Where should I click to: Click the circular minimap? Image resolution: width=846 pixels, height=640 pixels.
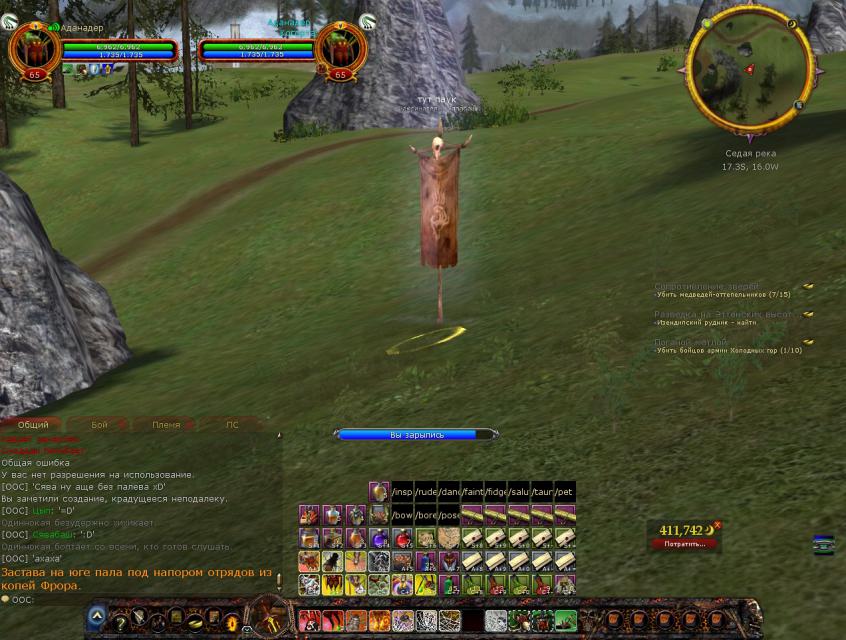click(749, 70)
